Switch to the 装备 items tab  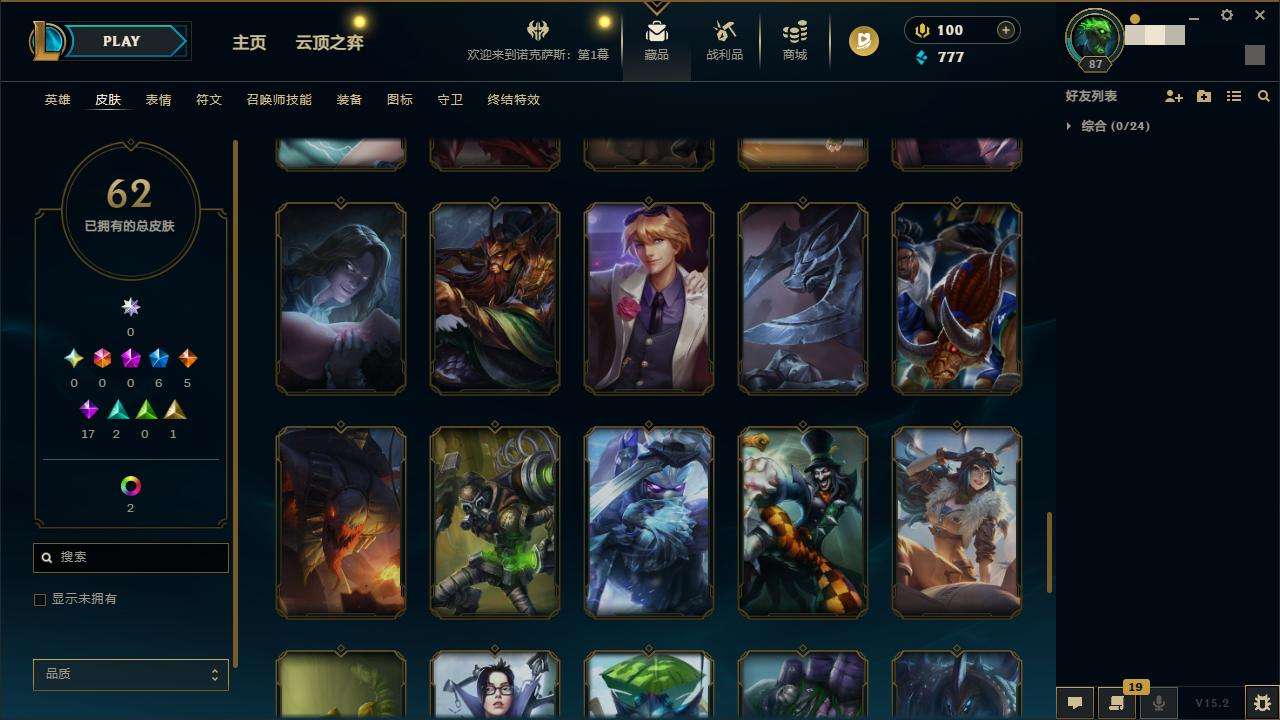(349, 100)
